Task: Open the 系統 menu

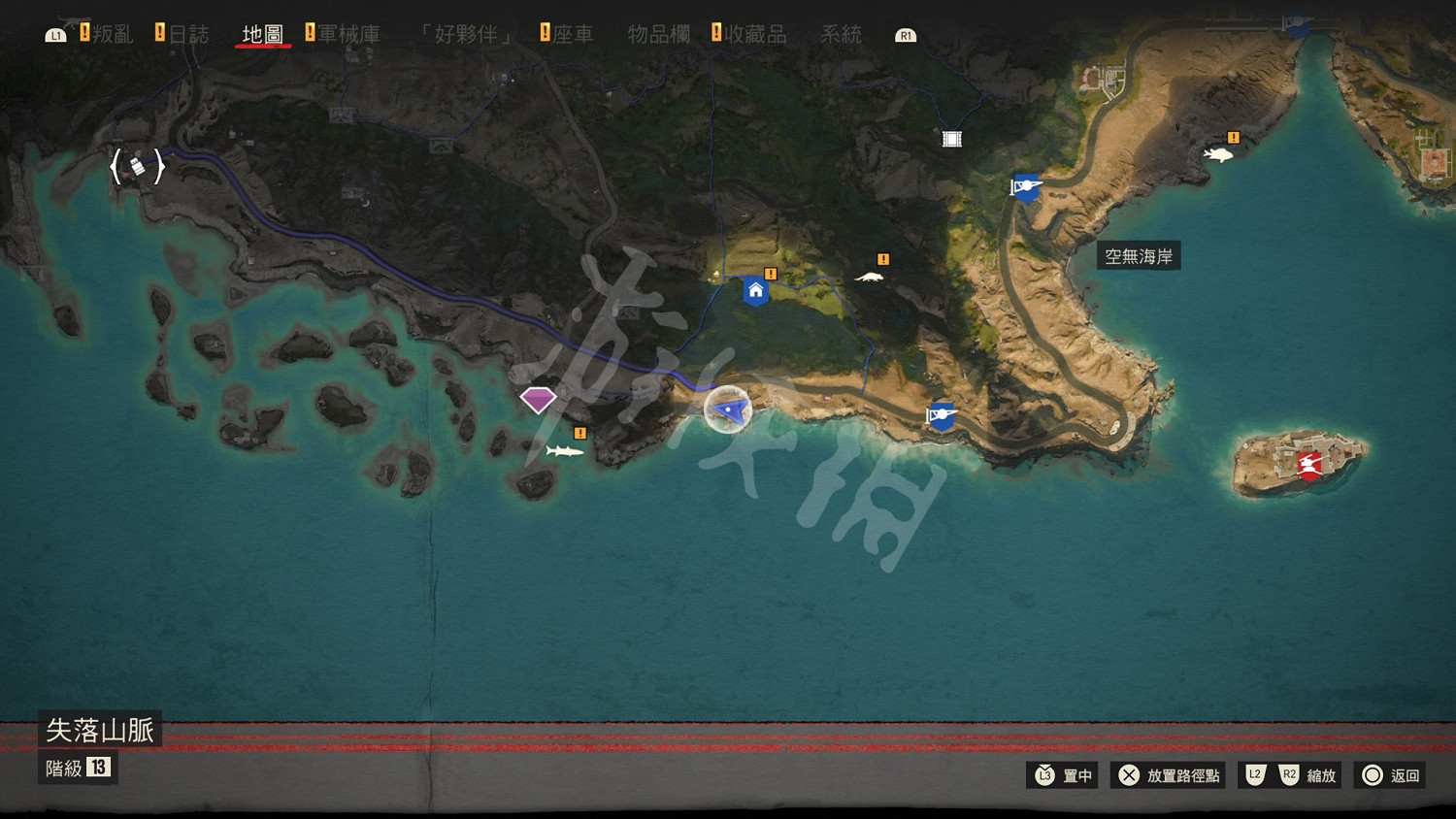Action: coord(840,34)
